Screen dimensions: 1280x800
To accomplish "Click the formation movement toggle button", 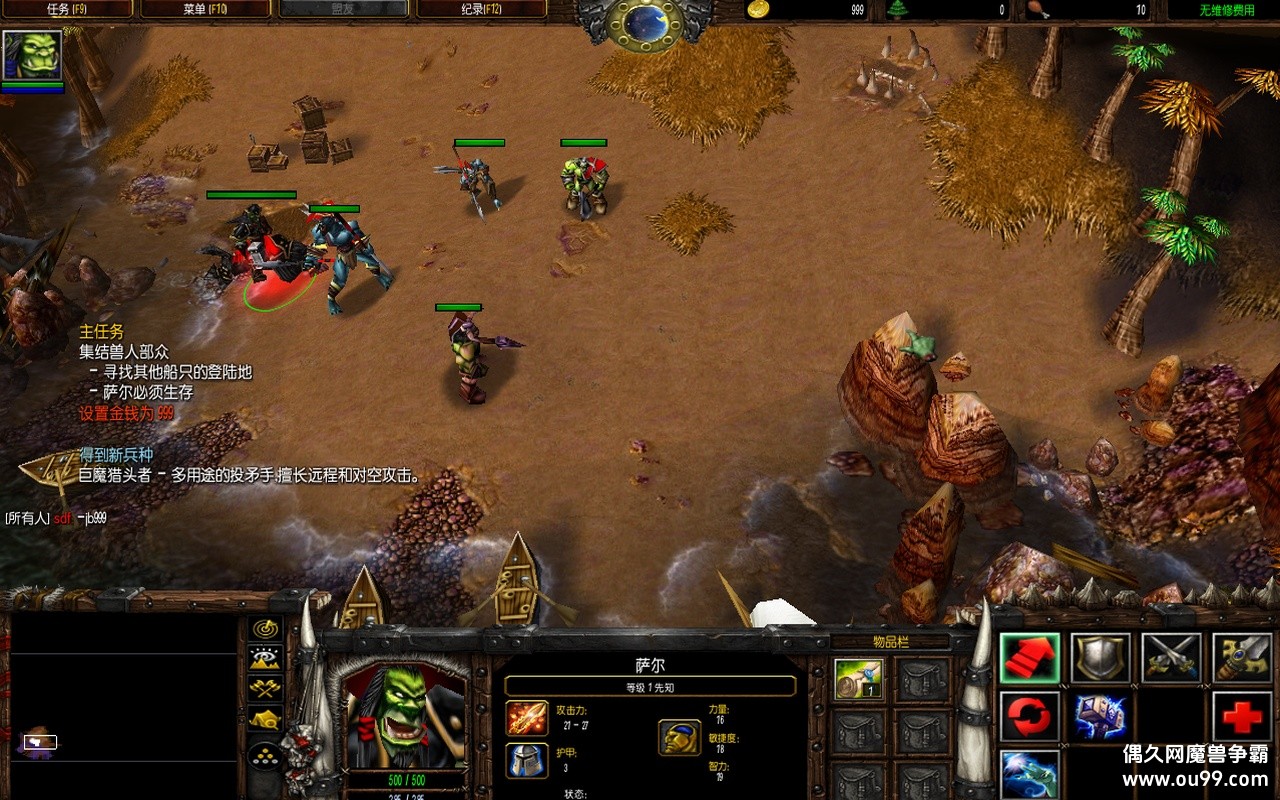I will coord(265,752).
